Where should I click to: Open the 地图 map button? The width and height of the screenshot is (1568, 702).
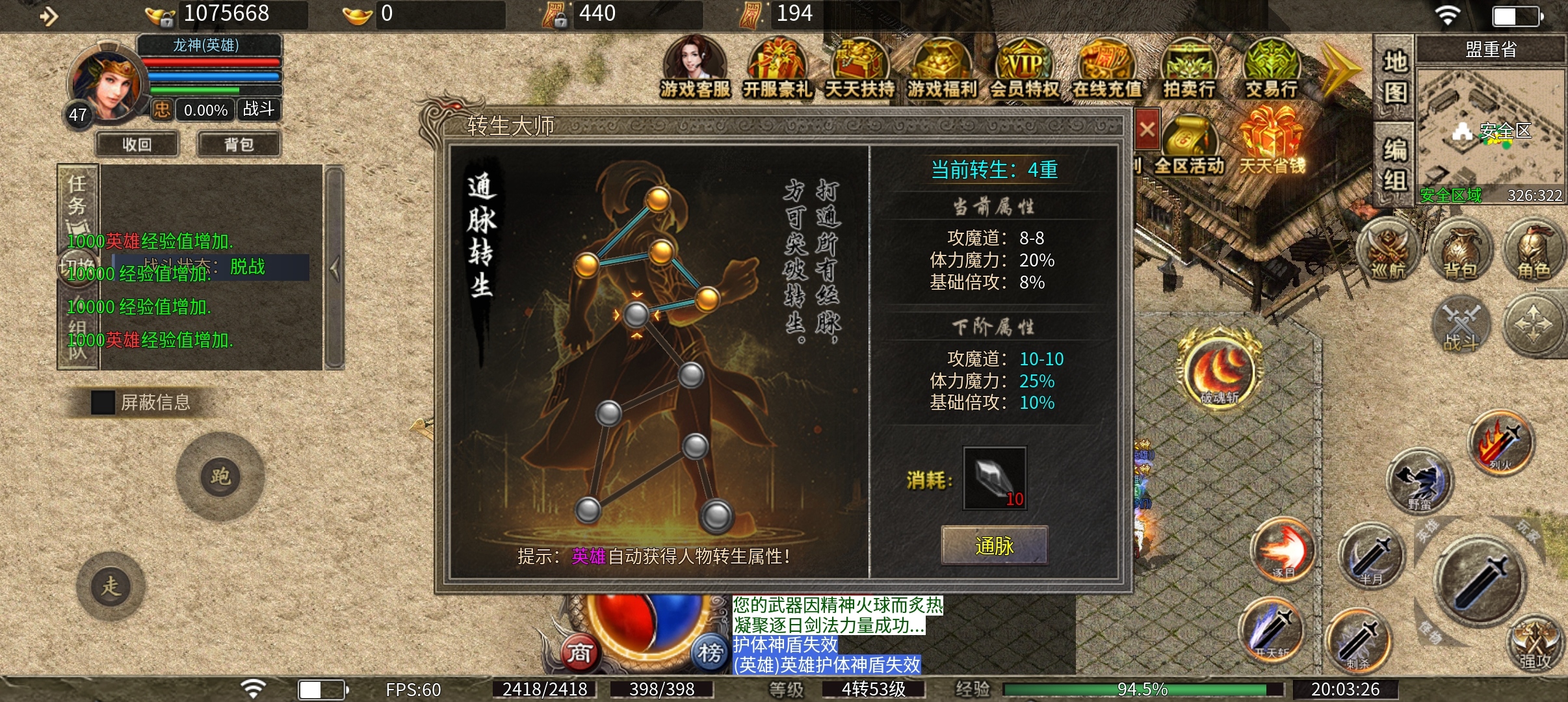pyautogui.click(x=1394, y=77)
